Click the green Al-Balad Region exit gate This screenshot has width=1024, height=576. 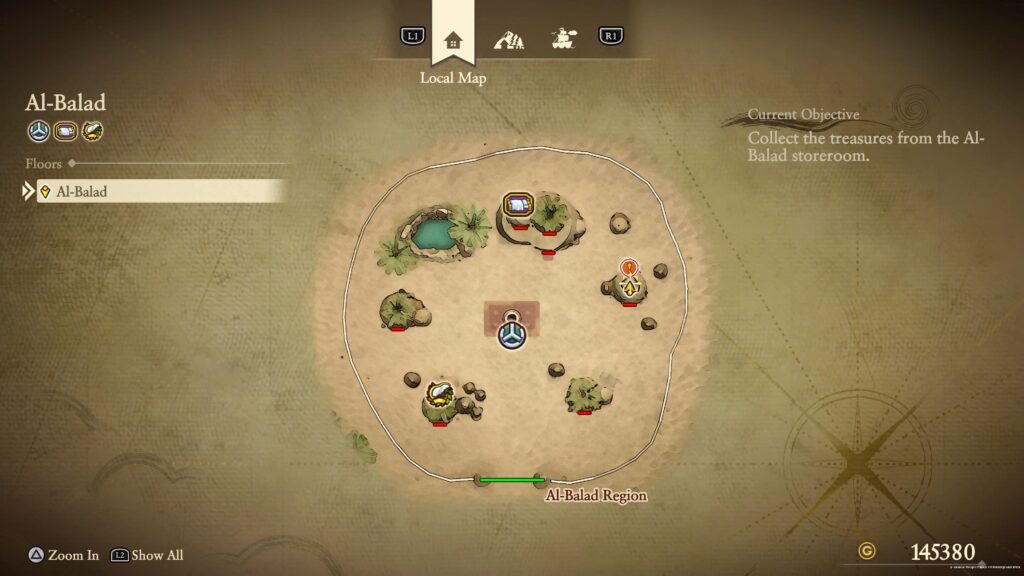511,480
